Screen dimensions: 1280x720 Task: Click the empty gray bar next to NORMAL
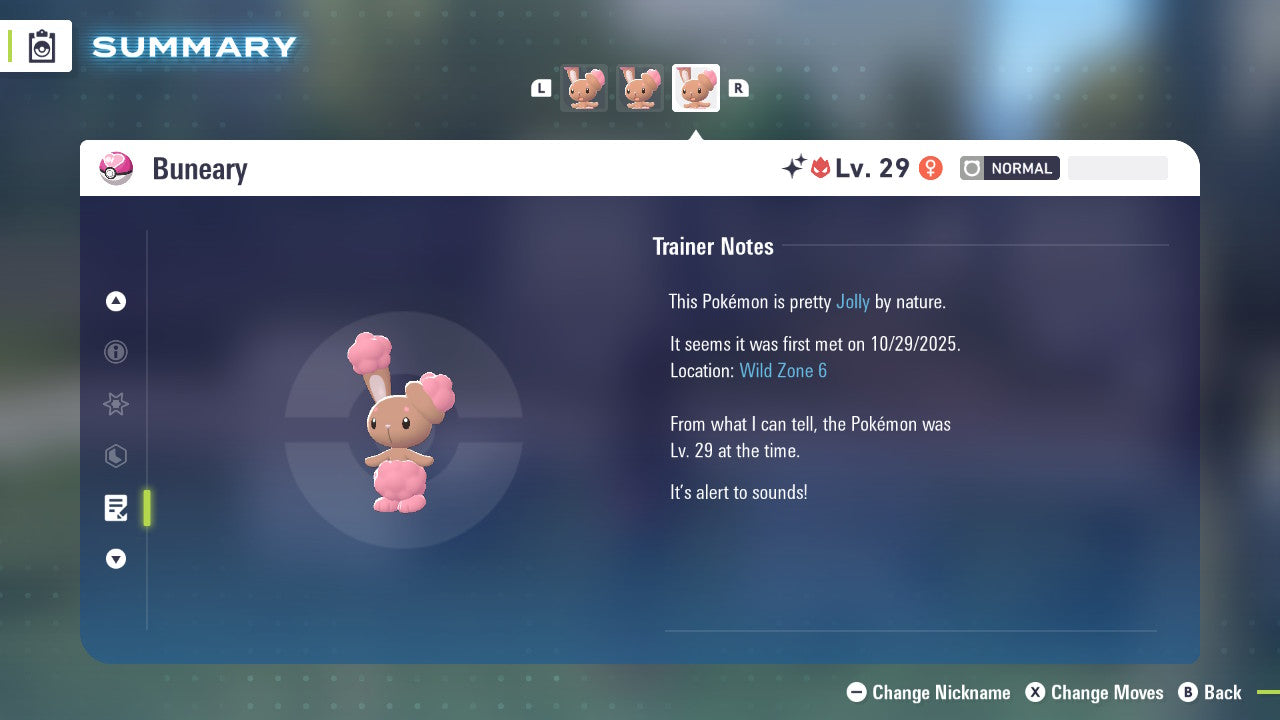[x=1117, y=167]
